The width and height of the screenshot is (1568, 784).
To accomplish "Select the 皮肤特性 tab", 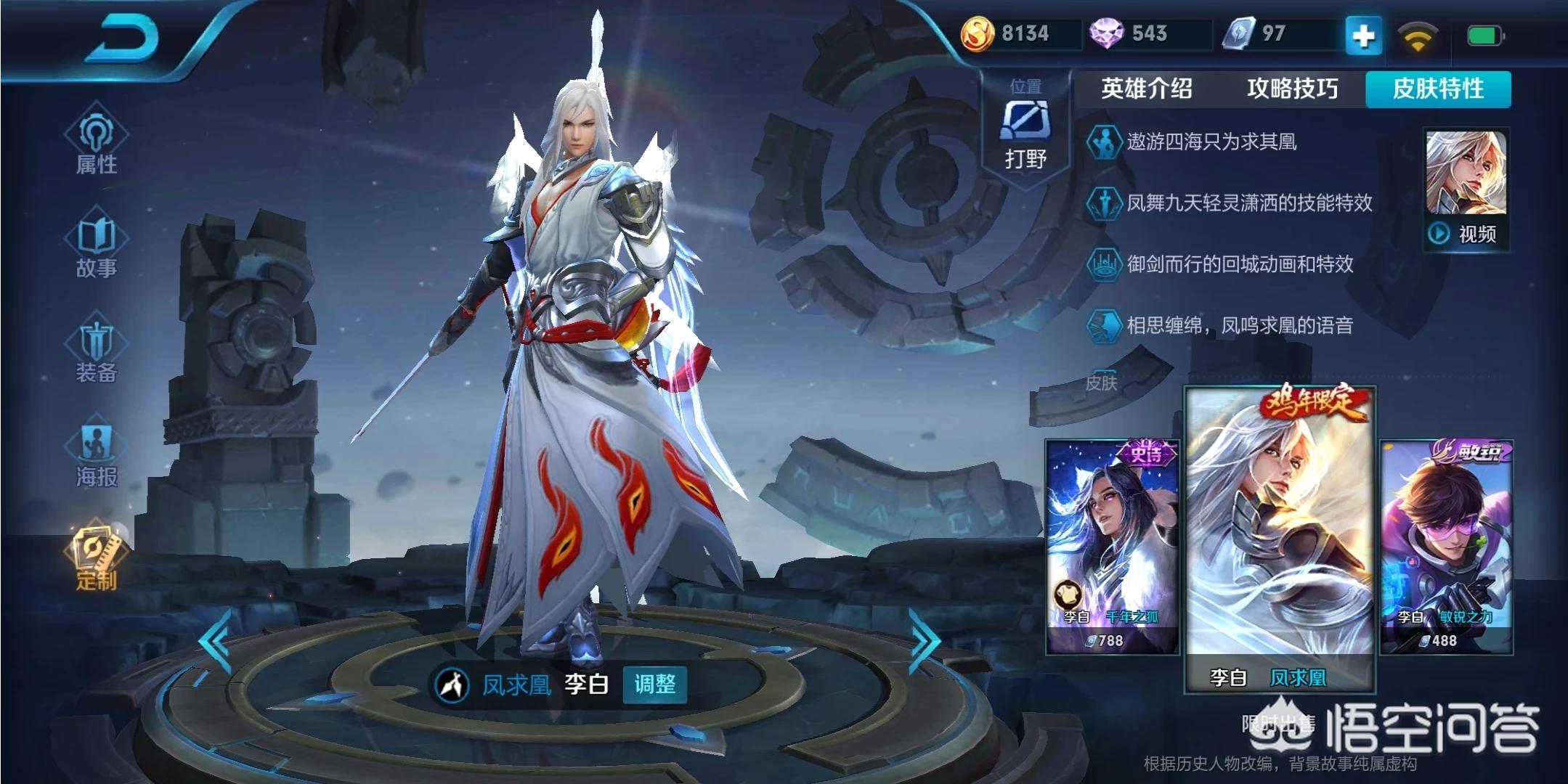I will [x=1438, y=89].
